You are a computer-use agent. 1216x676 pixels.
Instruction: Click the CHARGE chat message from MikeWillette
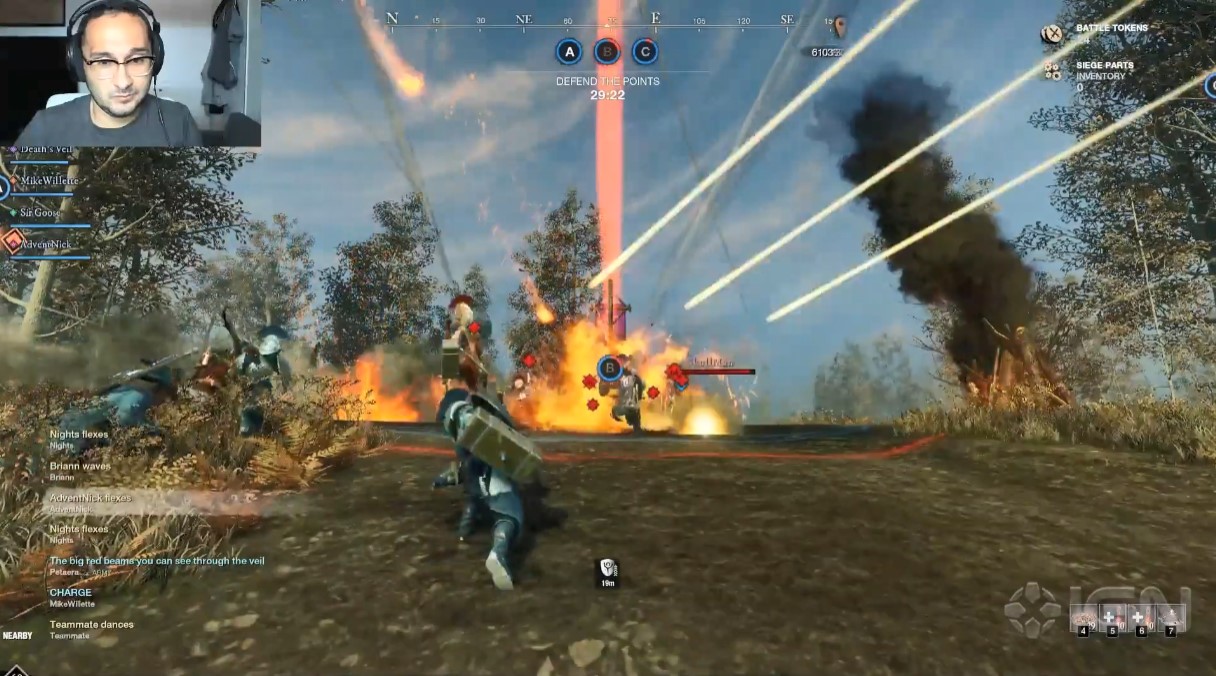pyautogui.click(x=72, y=593)
